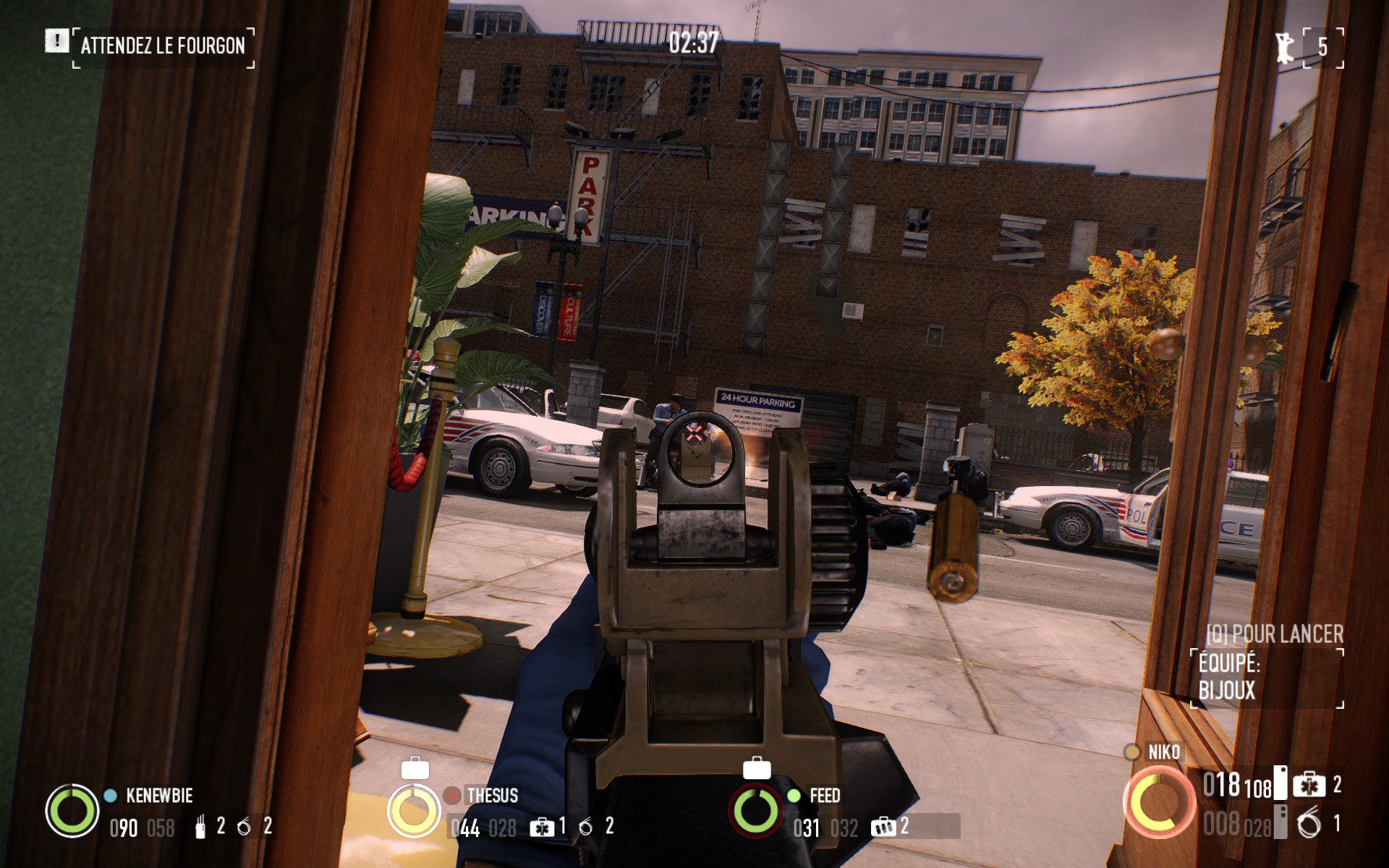The height and width of the screenshot is (868, 1389).
Task: Select teammate Thesus's status ring
Action: click(x=414, y=810)
